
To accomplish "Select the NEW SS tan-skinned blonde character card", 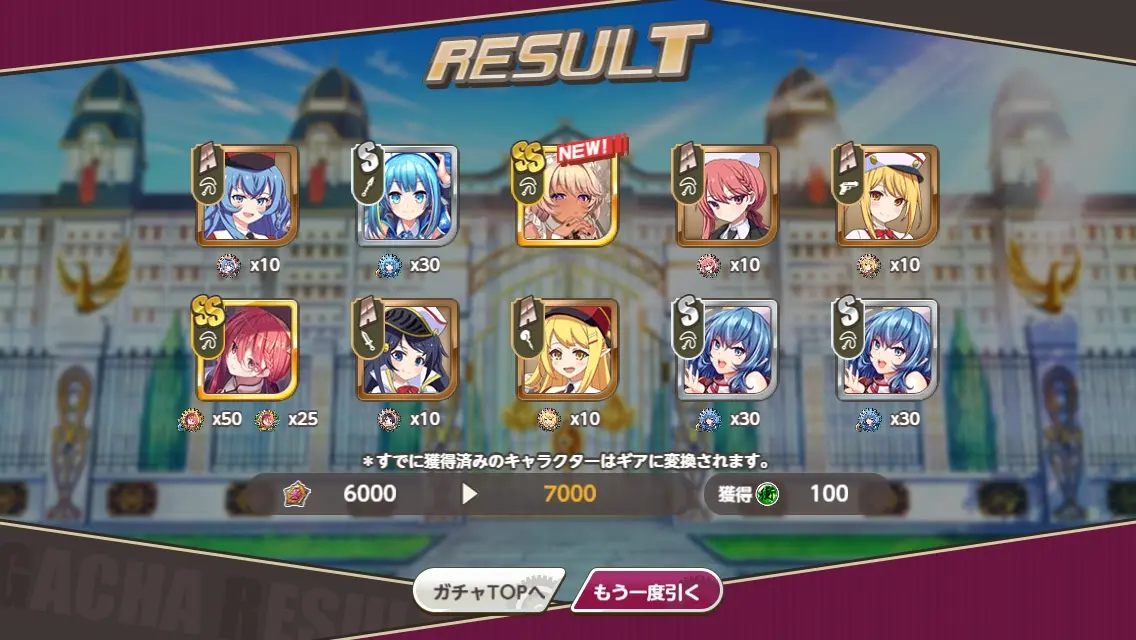I will click(568, 196).
